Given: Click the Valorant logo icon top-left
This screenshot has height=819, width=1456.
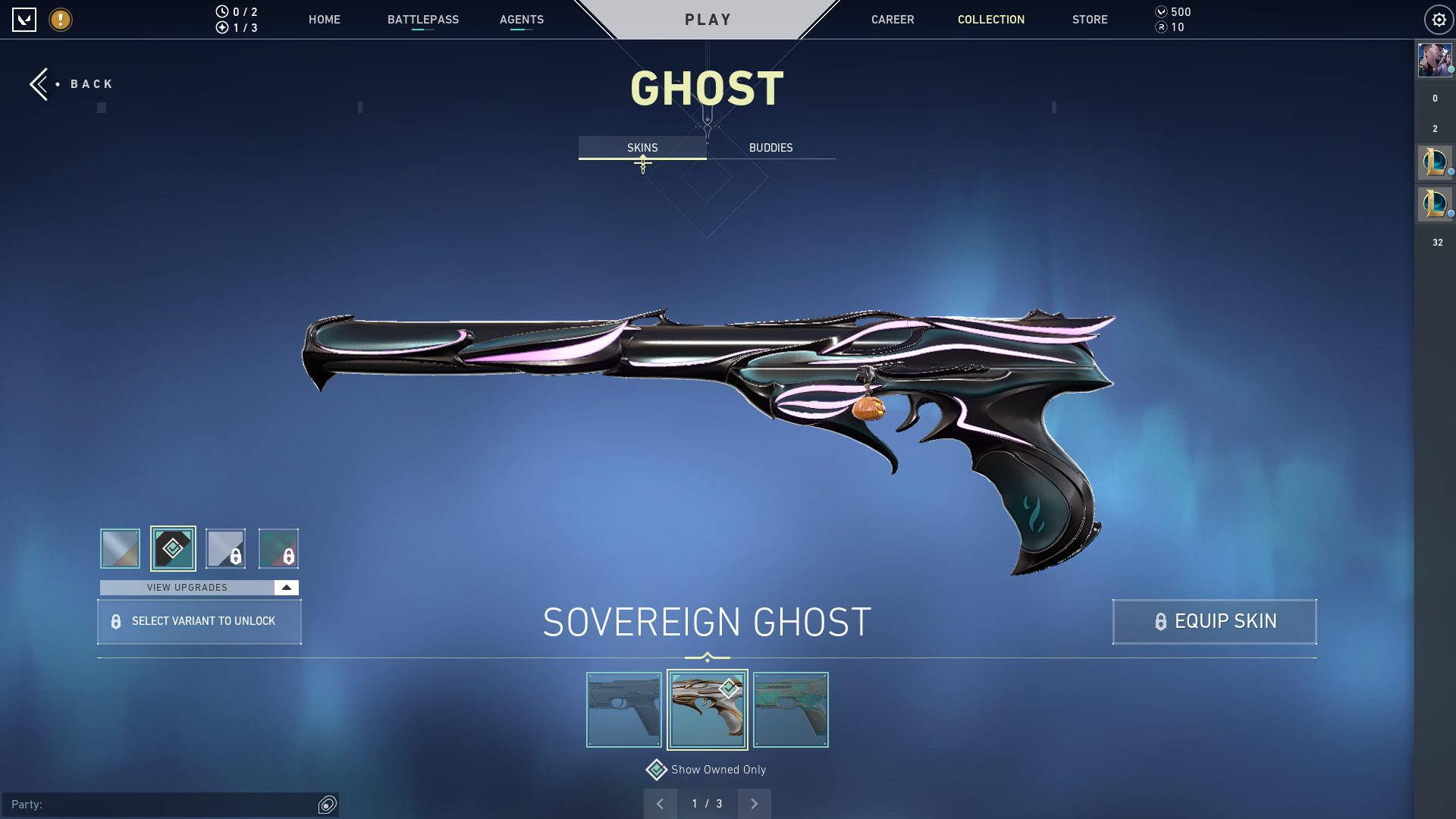Looking at the screenshot, I should click(x=25, y=20).
